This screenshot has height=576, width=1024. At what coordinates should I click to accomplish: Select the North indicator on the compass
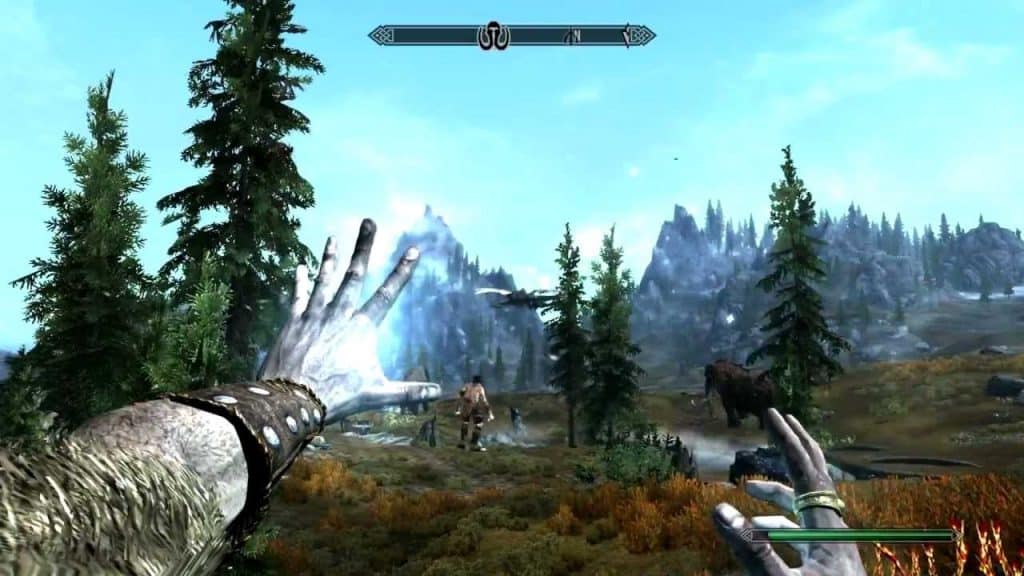574,36
